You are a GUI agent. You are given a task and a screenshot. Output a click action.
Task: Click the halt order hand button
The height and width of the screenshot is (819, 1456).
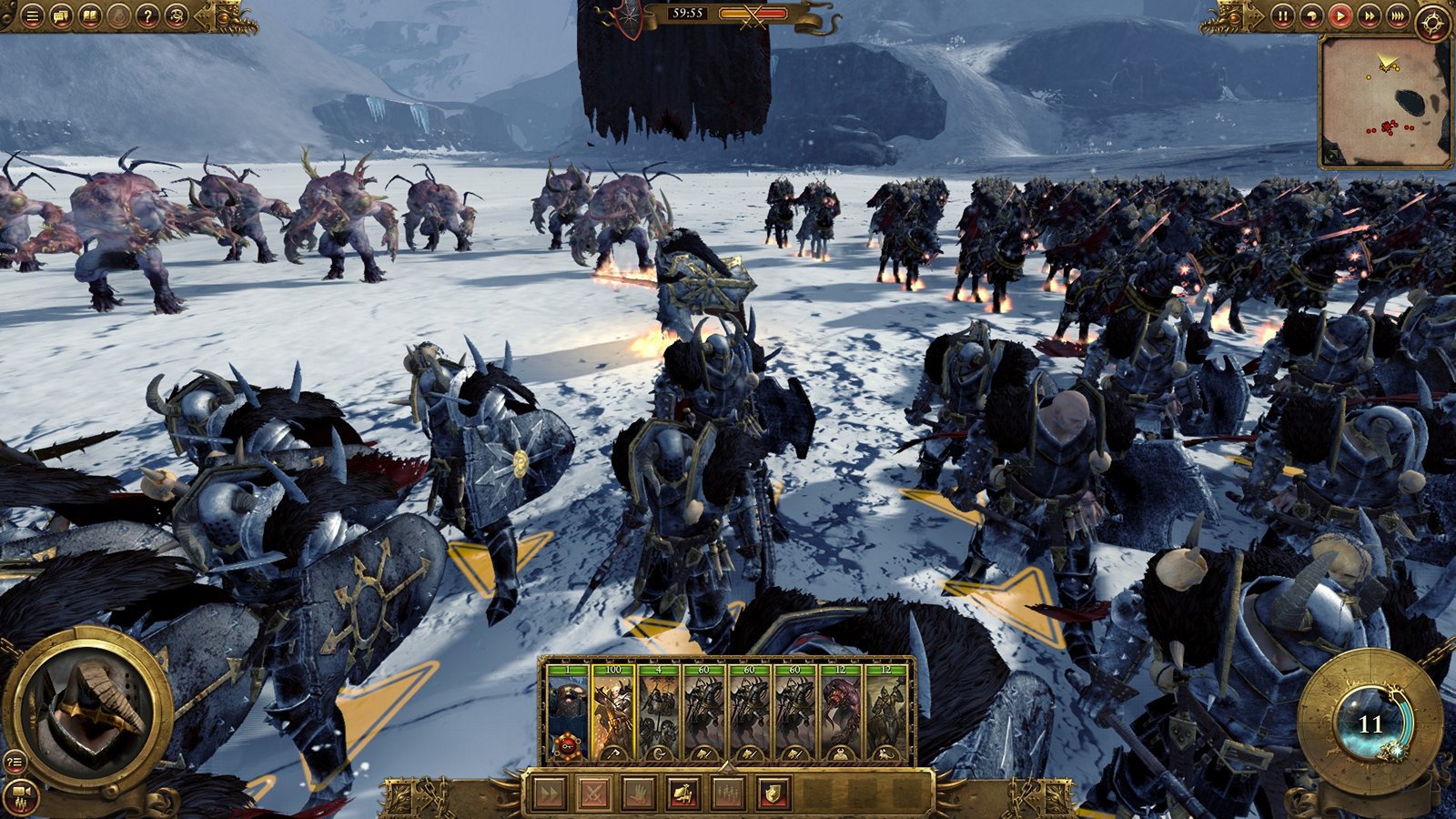tap(638, 794)
